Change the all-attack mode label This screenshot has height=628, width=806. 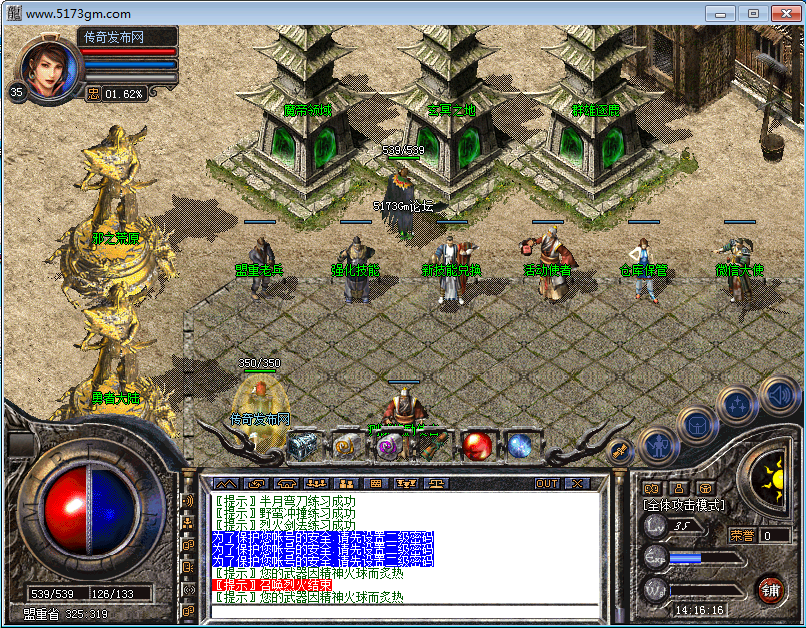tap(685, 506)
